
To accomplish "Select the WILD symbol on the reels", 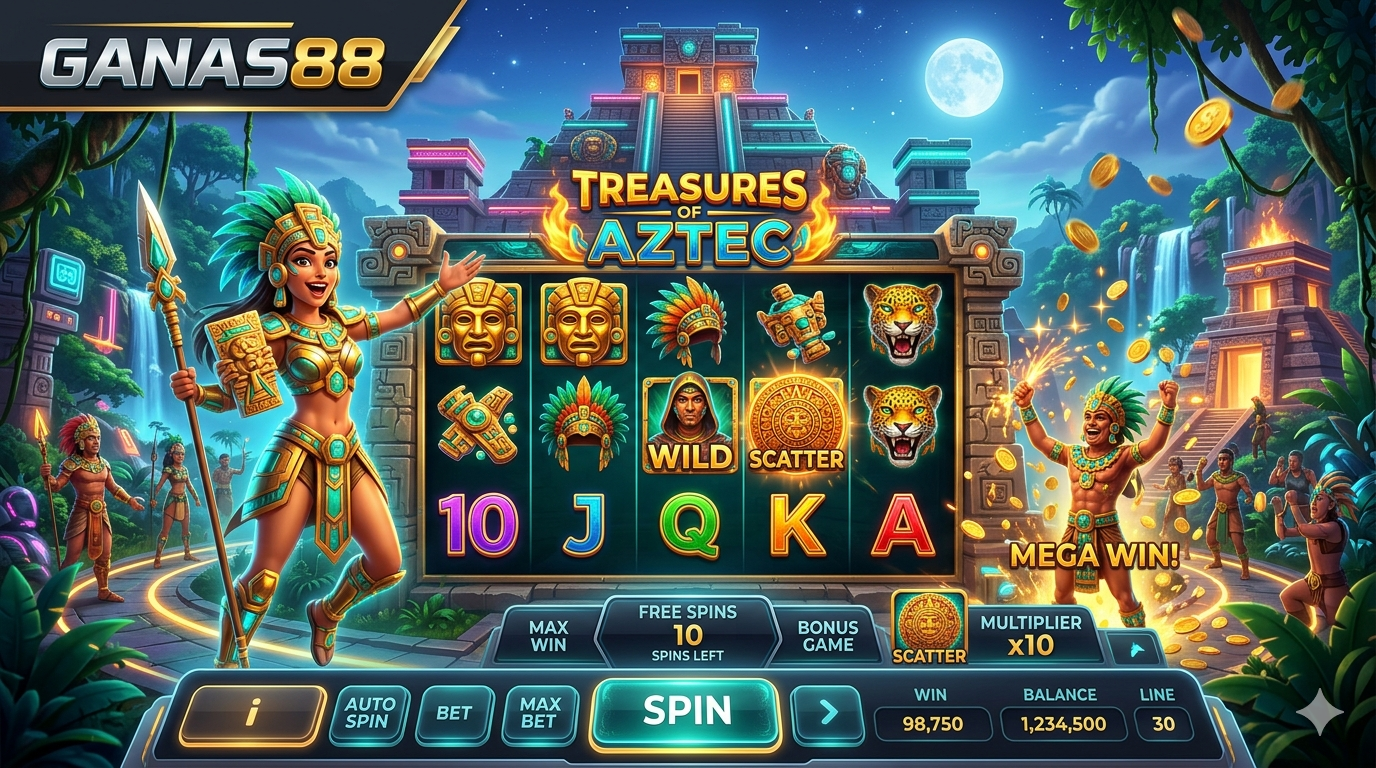I will coord(689,425).
